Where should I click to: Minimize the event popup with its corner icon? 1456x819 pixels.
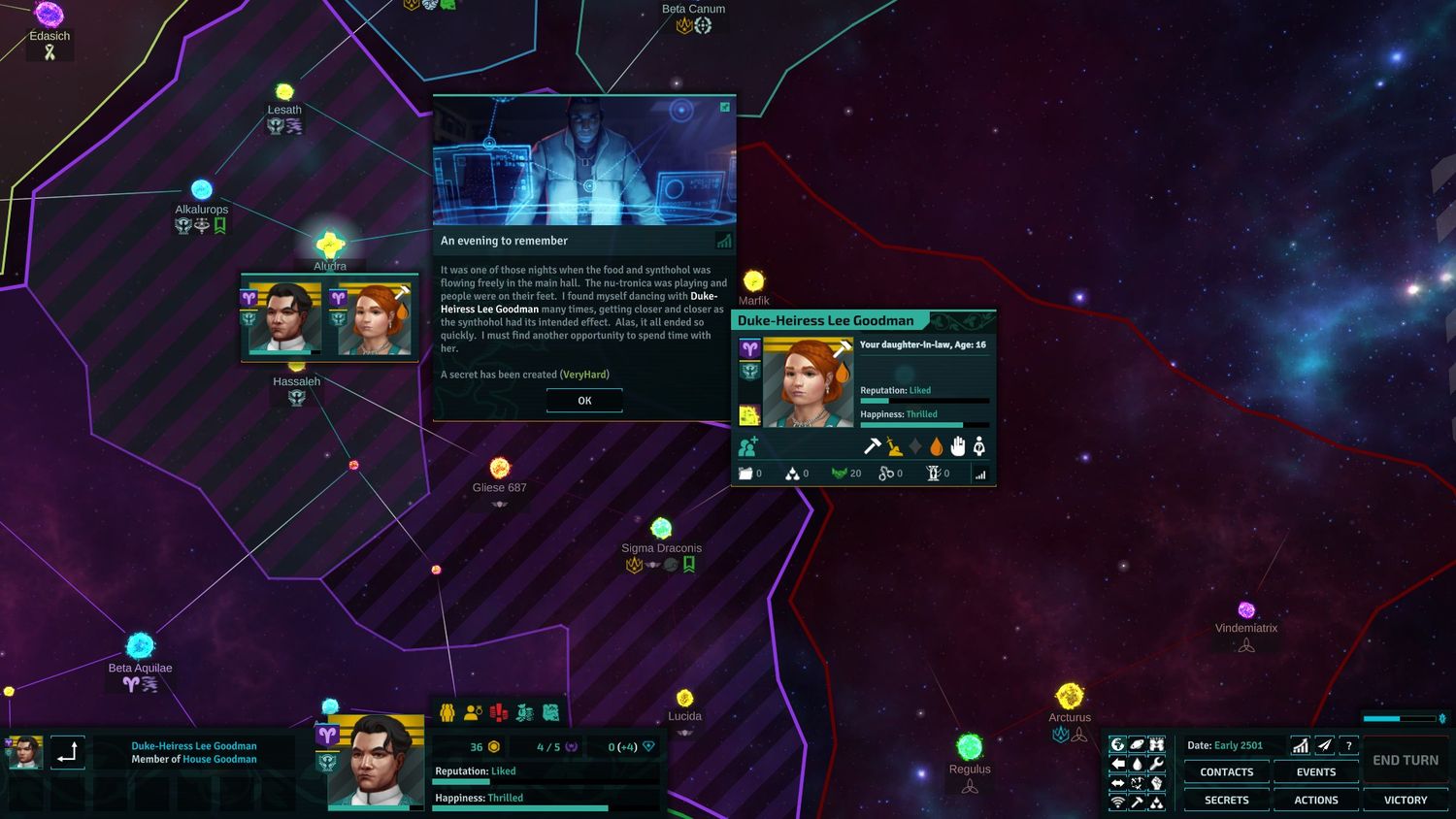[724, 107]
